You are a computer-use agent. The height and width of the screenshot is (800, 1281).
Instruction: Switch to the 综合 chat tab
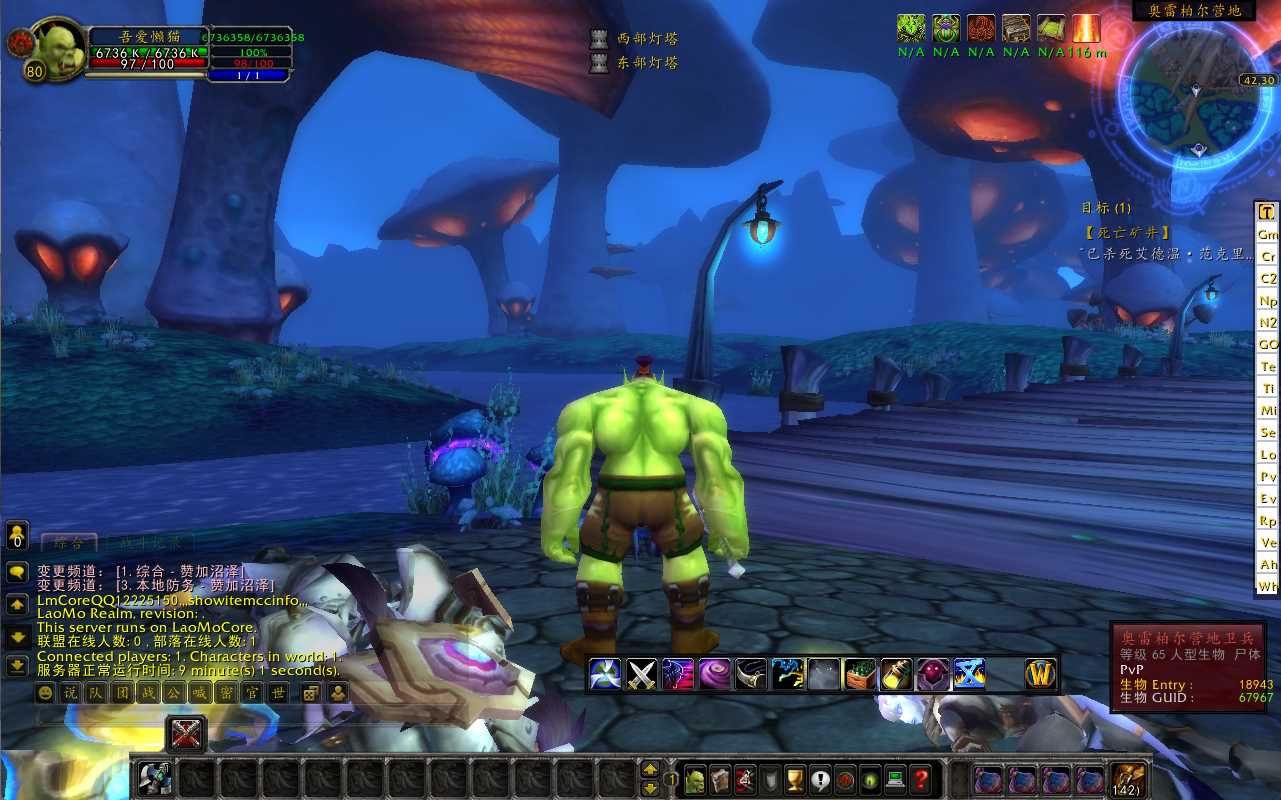[69, 543]
